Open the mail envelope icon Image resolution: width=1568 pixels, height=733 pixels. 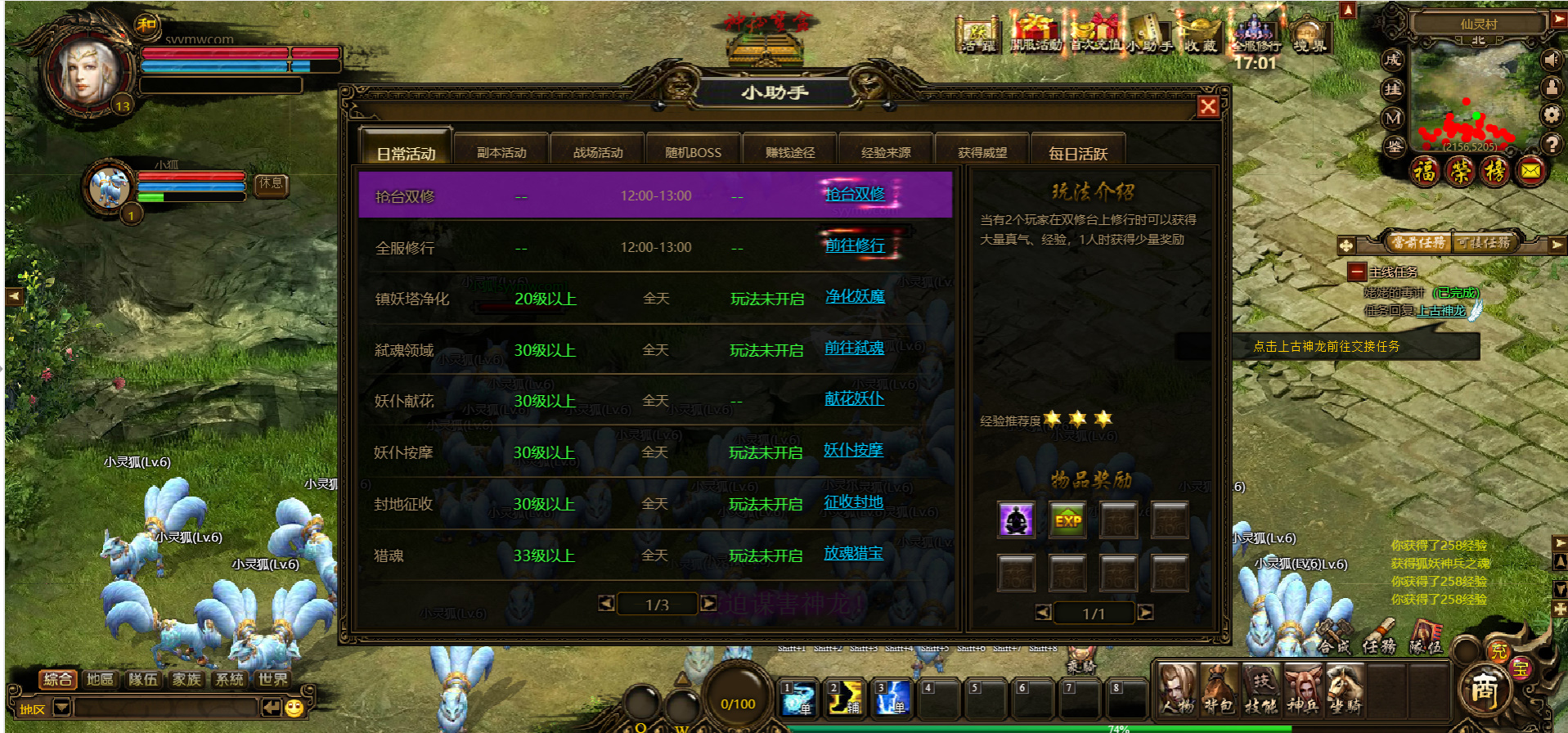click(x=1530, y=171)
